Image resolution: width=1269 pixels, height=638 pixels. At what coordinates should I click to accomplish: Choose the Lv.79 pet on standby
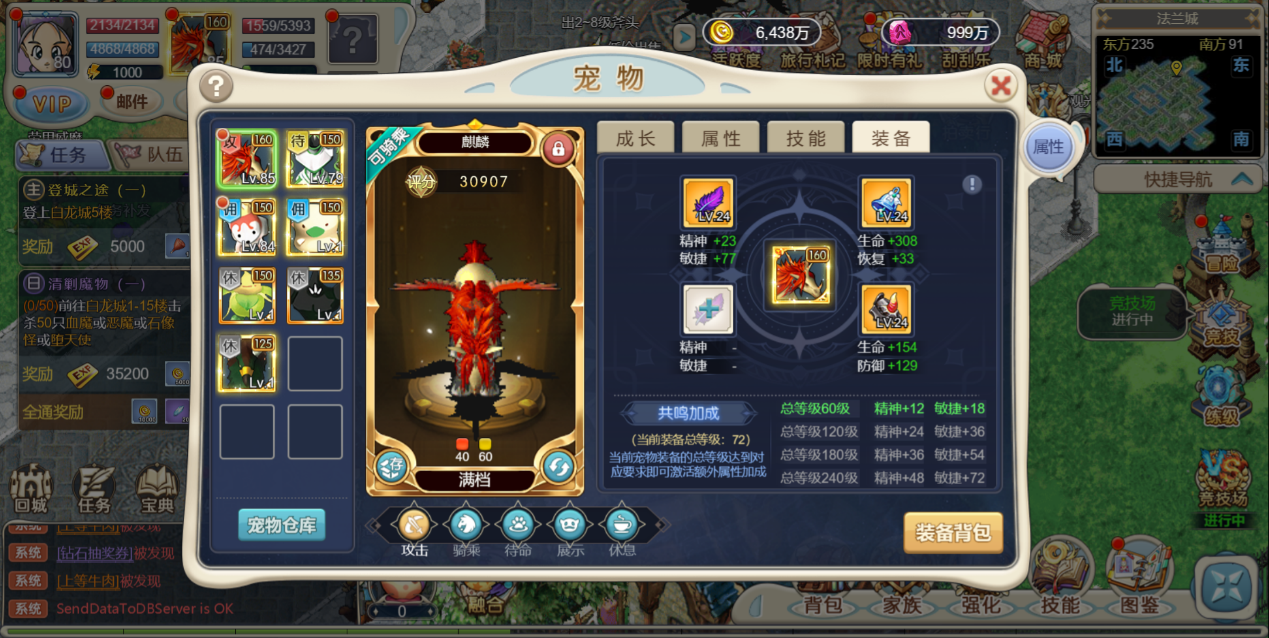315,158
